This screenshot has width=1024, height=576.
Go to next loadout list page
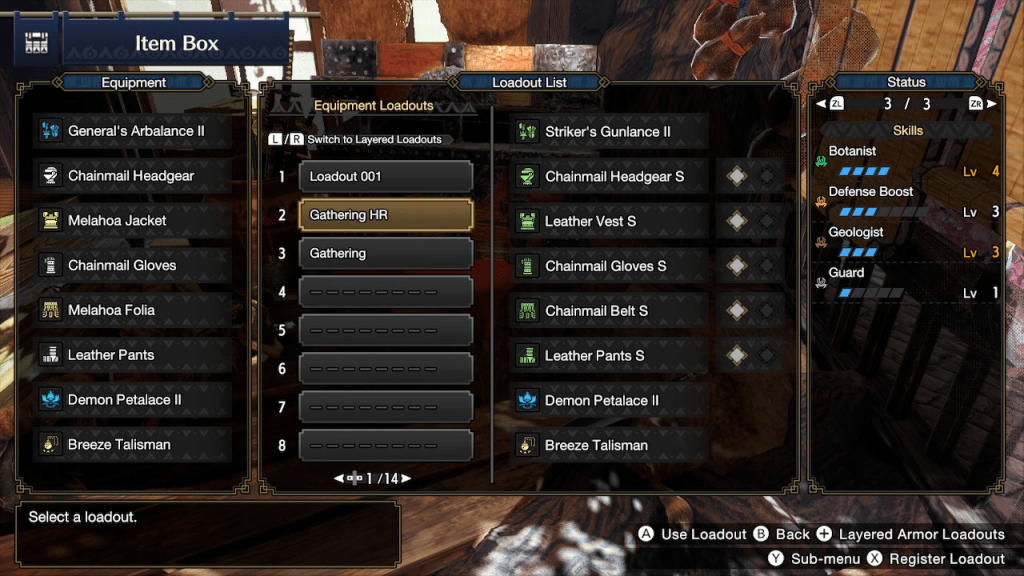click(406, 479)
